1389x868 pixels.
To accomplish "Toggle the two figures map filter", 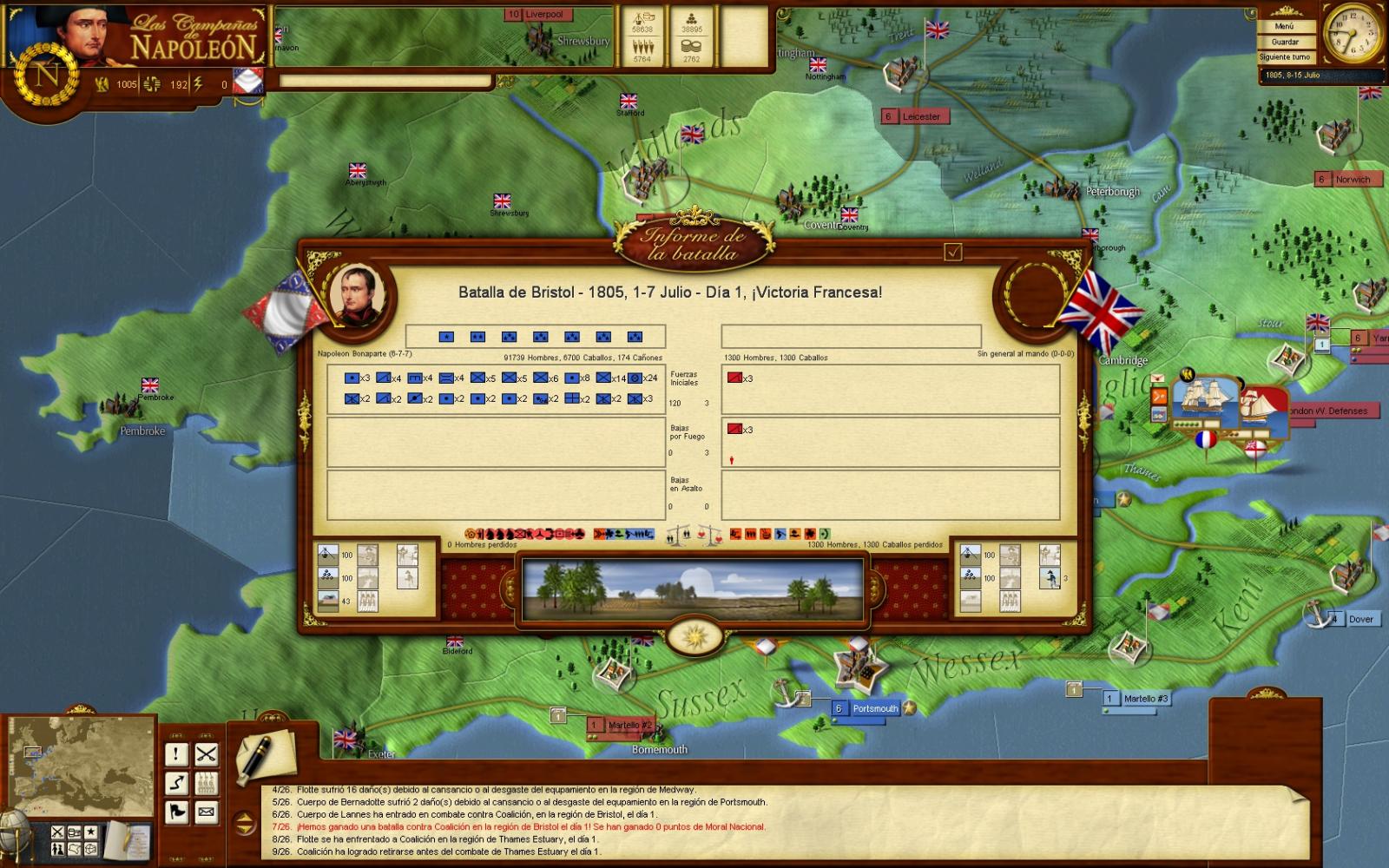I will pyautogui.click(x=57, y=848).
